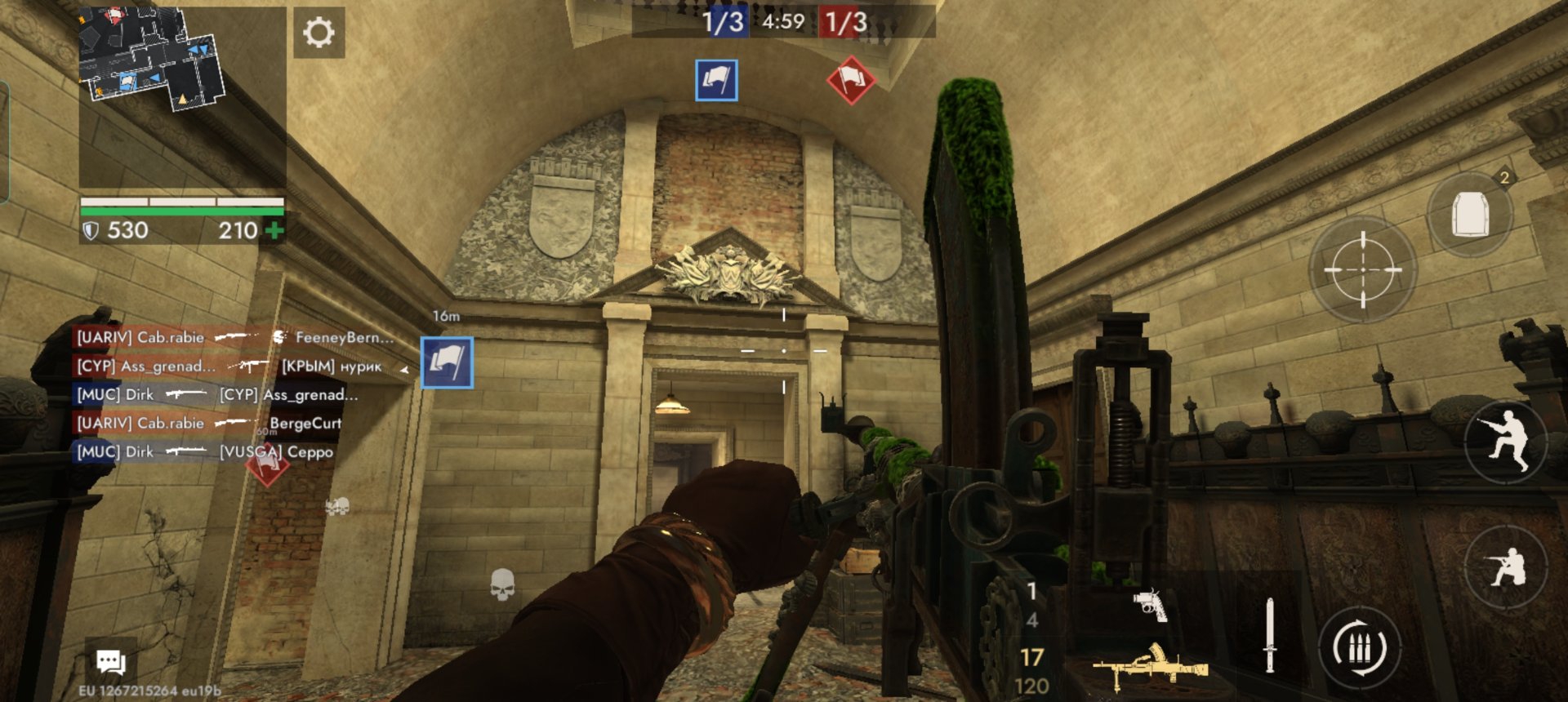Open the chat speech bubble

[111, 661]
